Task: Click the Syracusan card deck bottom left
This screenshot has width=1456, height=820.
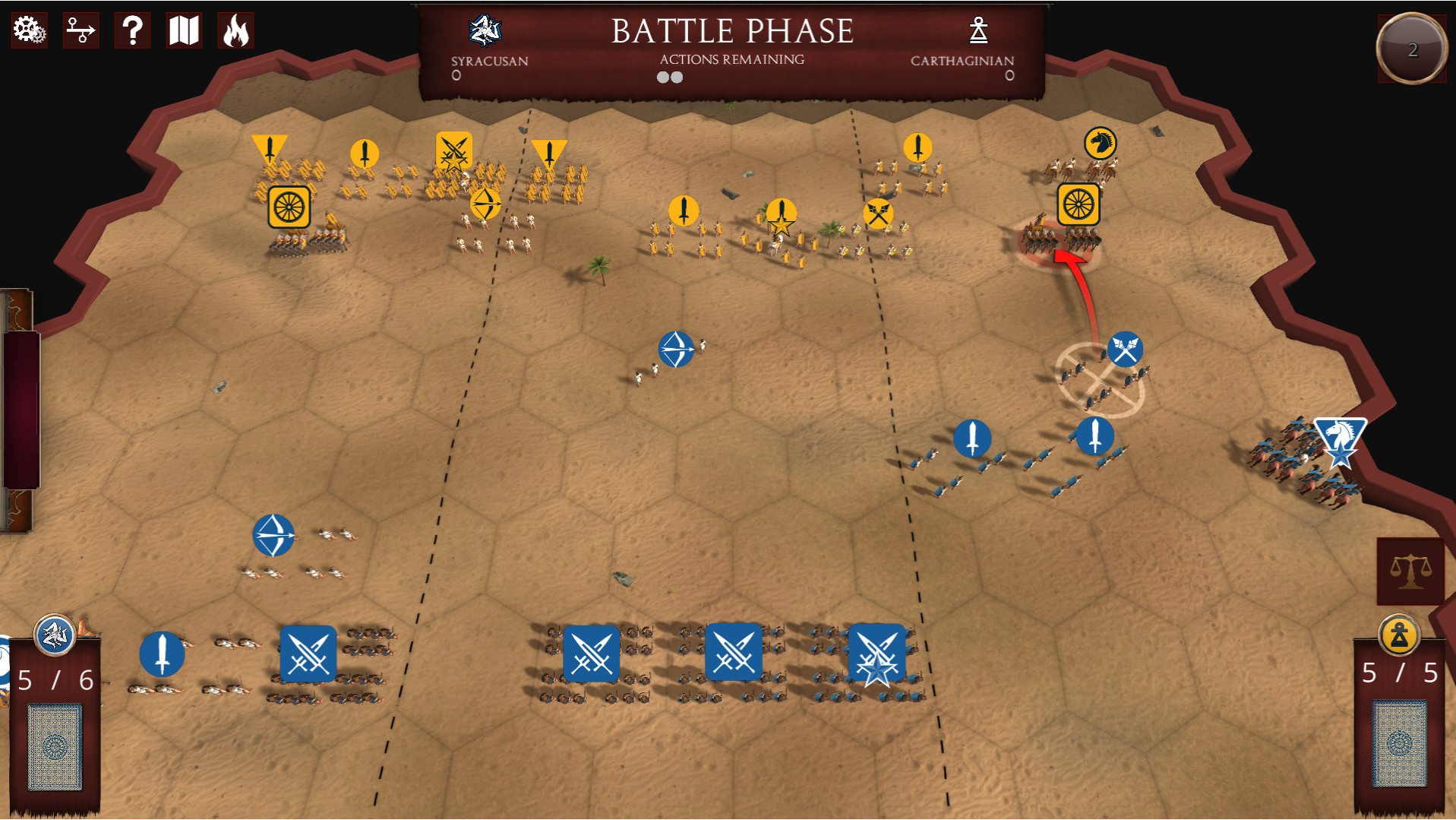Action: point(53,749)
